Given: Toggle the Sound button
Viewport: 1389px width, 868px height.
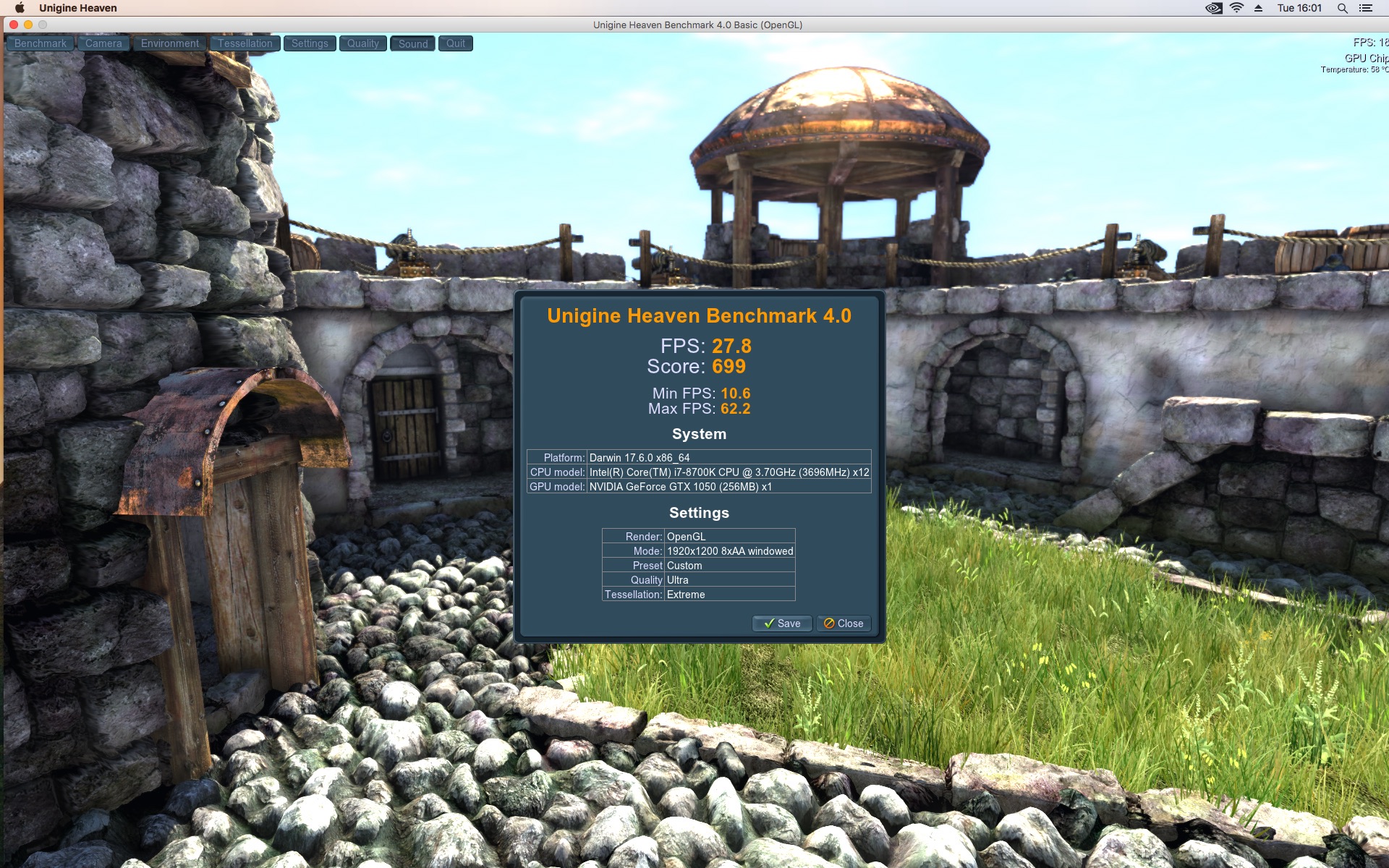Looking at the screenshot, I should (x=413, y=43).
